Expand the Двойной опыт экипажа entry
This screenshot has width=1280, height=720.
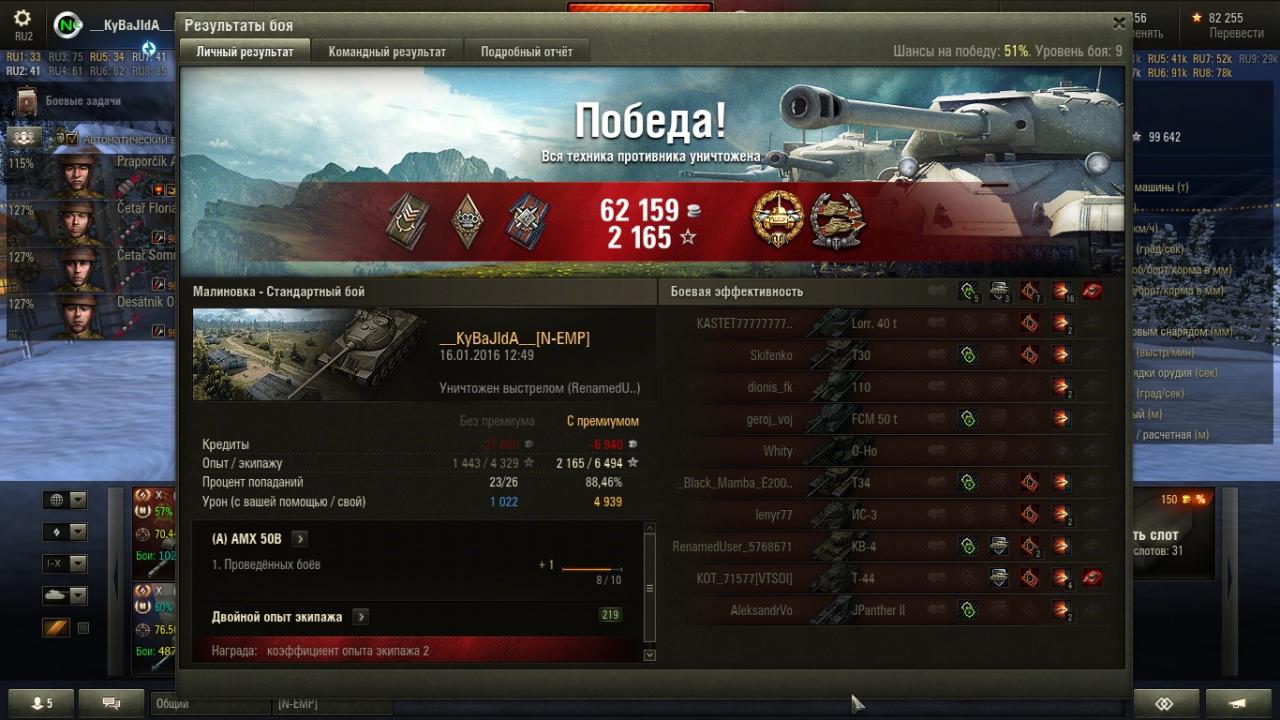(x=360, y=617)
